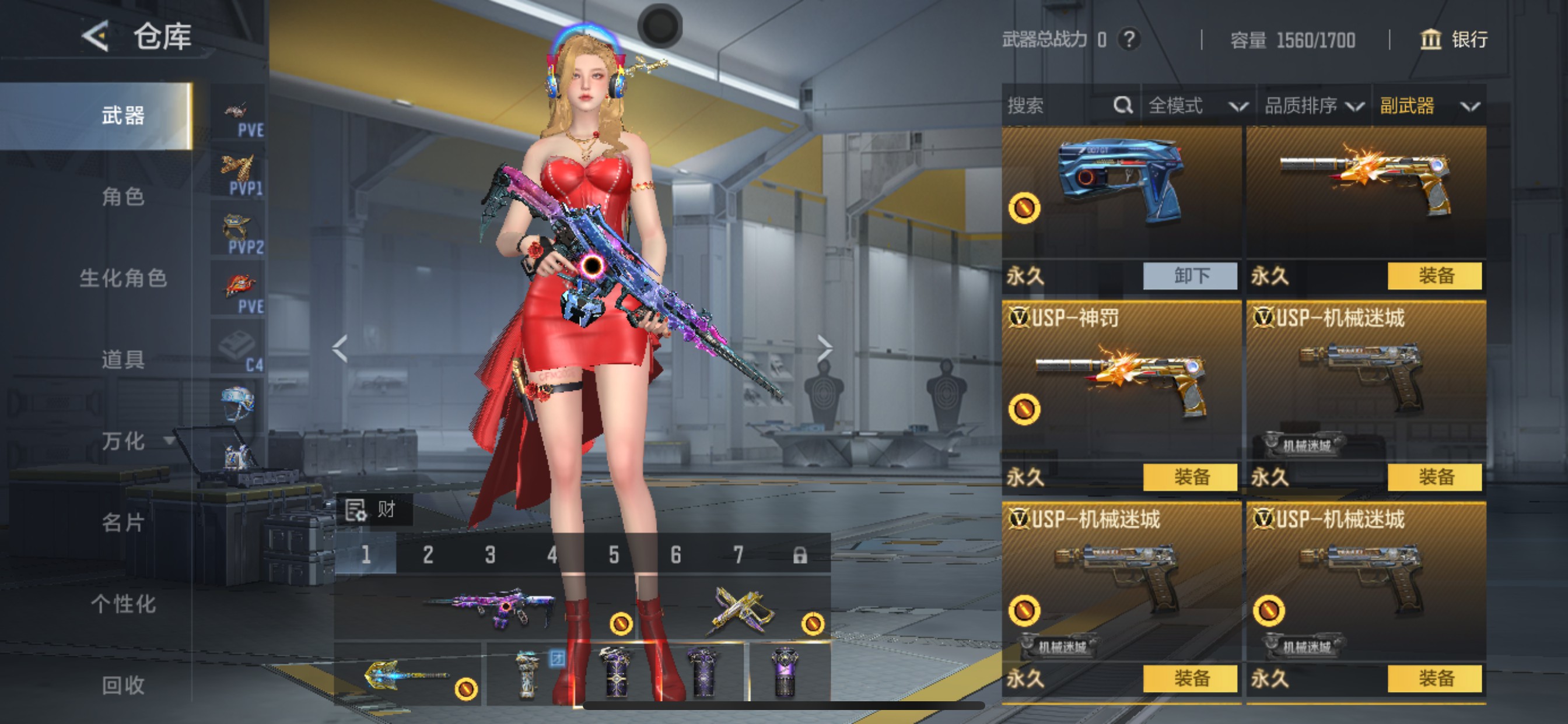Open the 生化角色 category

[x=123, y=279]
